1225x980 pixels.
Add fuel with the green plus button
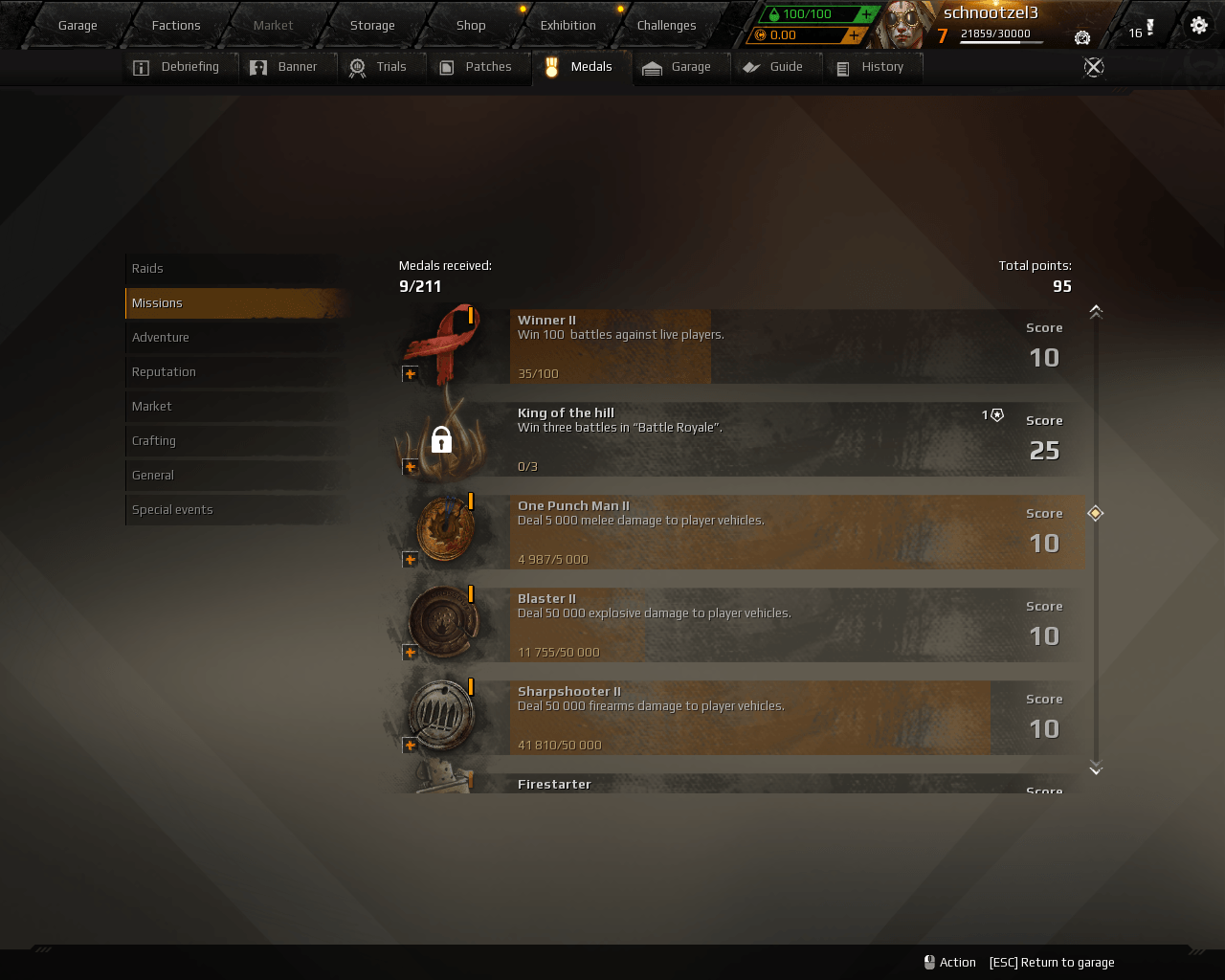pyautogui.click(x=866, y=14)
